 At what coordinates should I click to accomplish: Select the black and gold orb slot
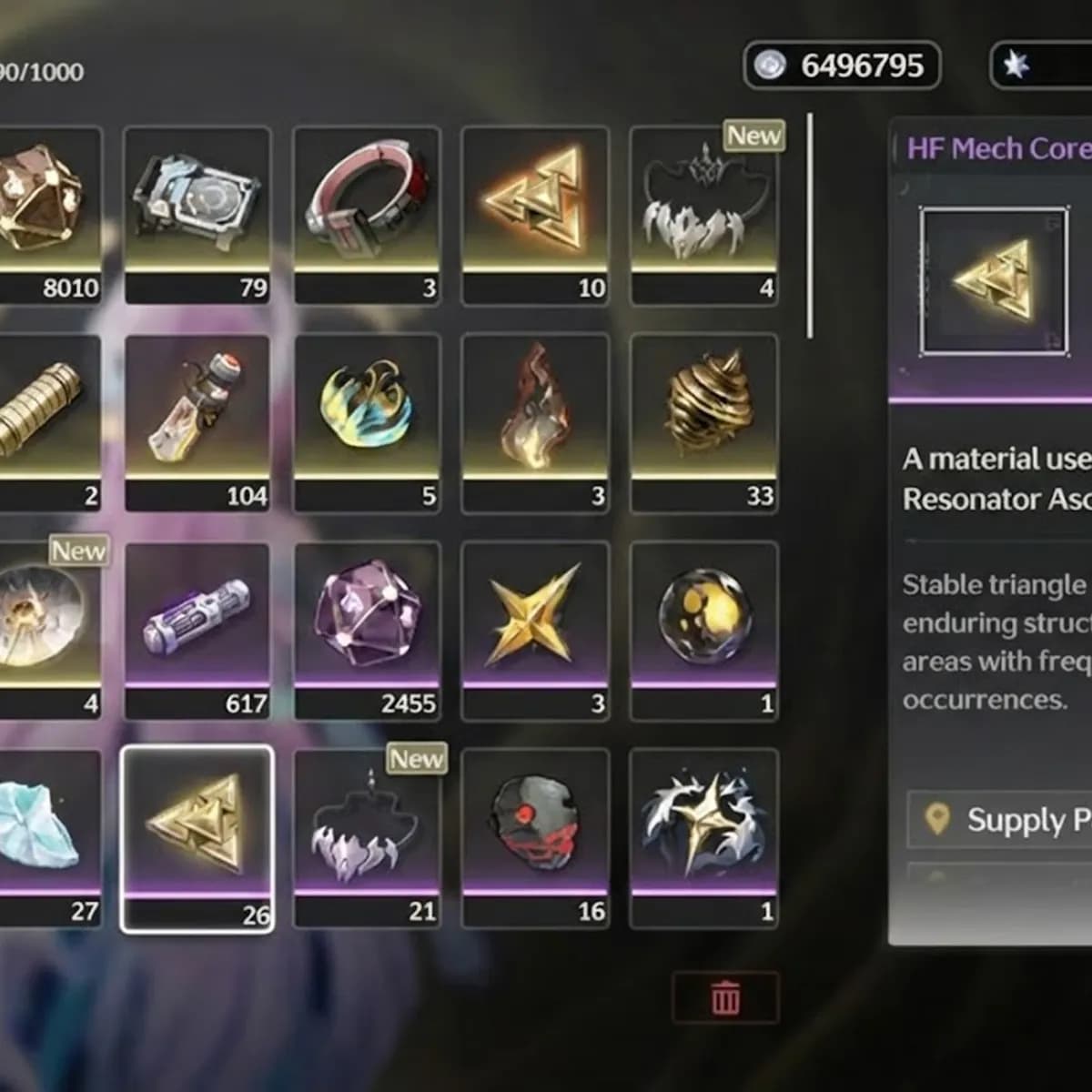pos(703,630)
